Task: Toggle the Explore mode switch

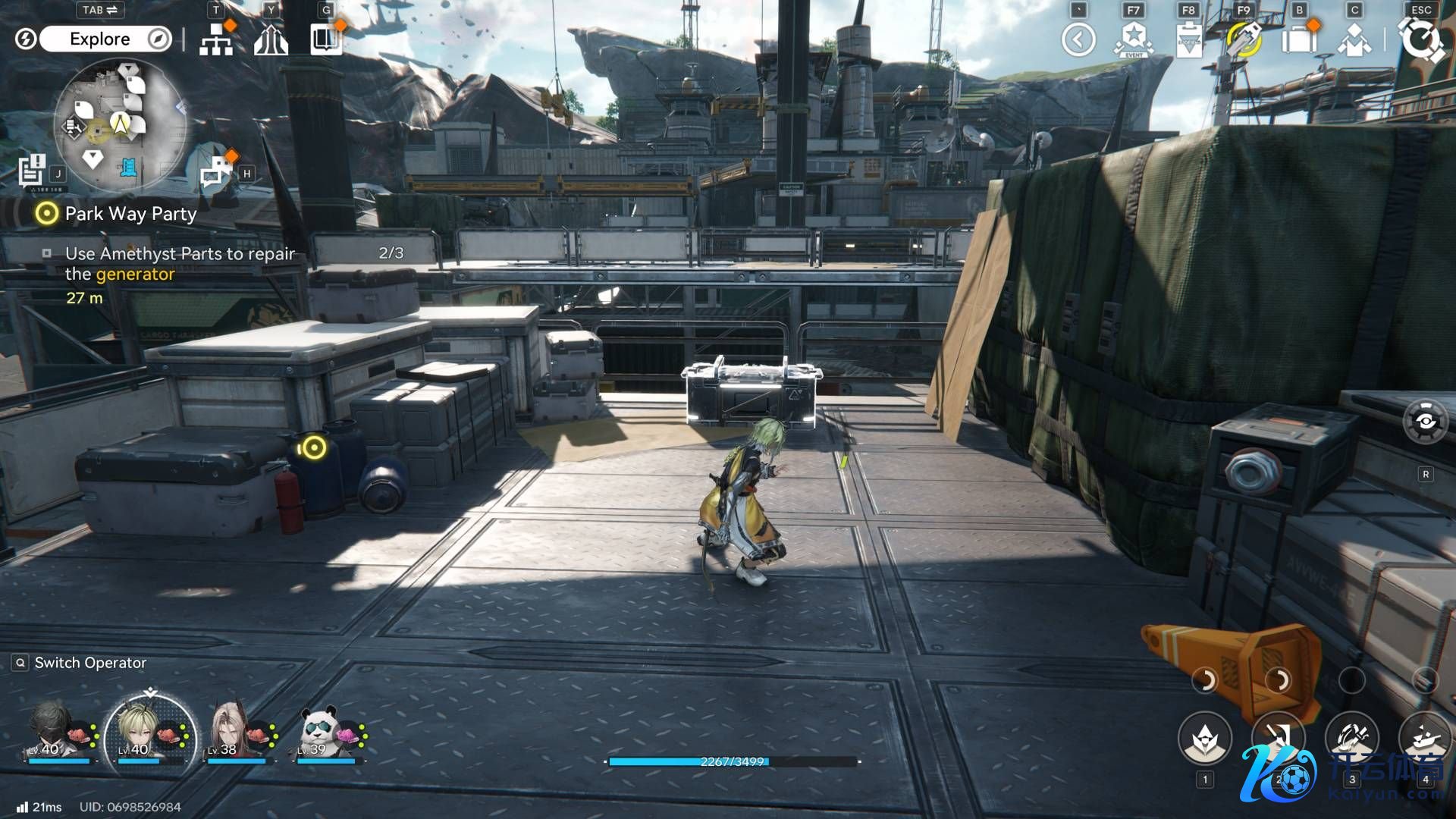Action: pos(105,39)
